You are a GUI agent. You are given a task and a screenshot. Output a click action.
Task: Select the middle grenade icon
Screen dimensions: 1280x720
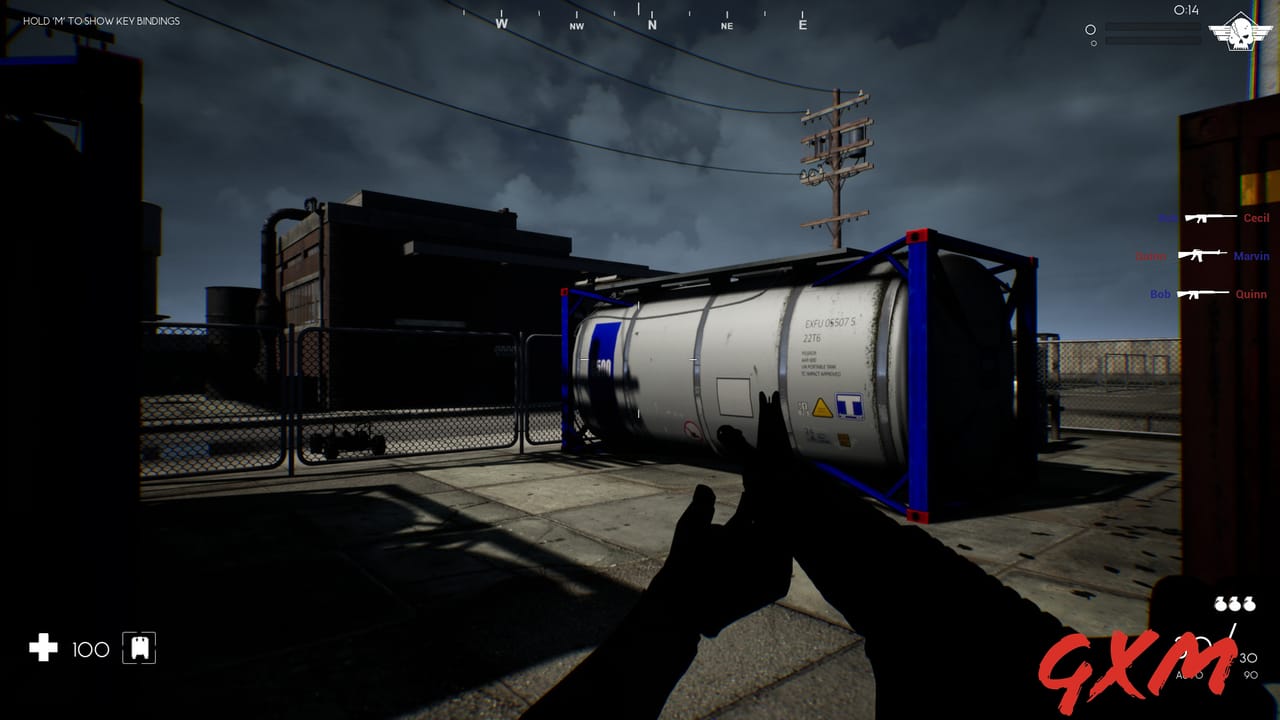point(1234,604)
